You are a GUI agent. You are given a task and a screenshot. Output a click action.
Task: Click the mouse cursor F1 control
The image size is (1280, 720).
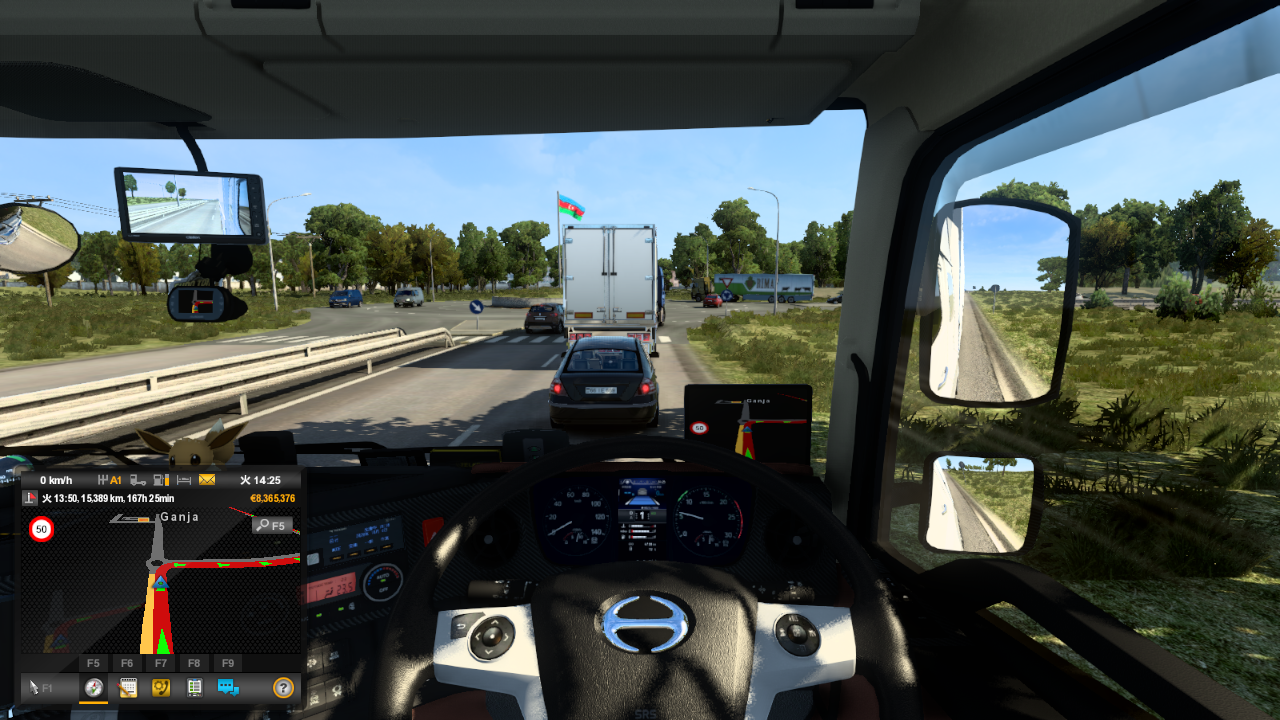[x=40, y=687]
